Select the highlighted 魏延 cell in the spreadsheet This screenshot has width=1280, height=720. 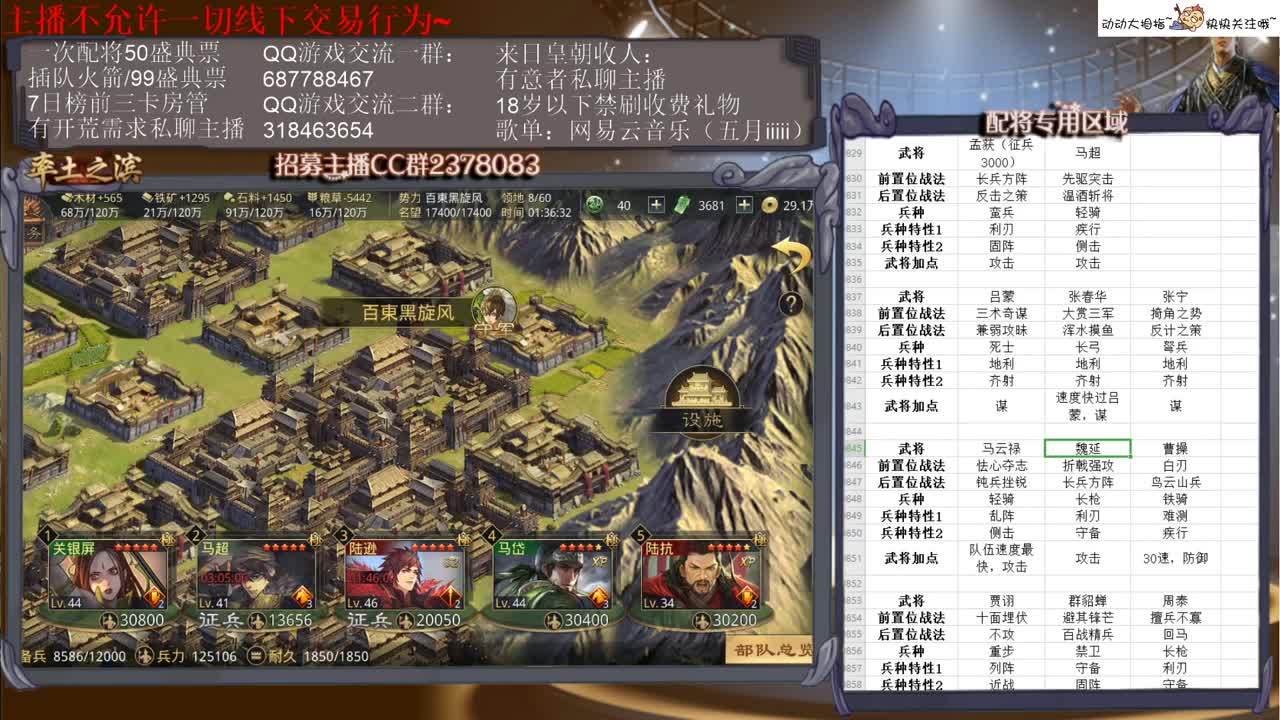tap(1090, 446)
